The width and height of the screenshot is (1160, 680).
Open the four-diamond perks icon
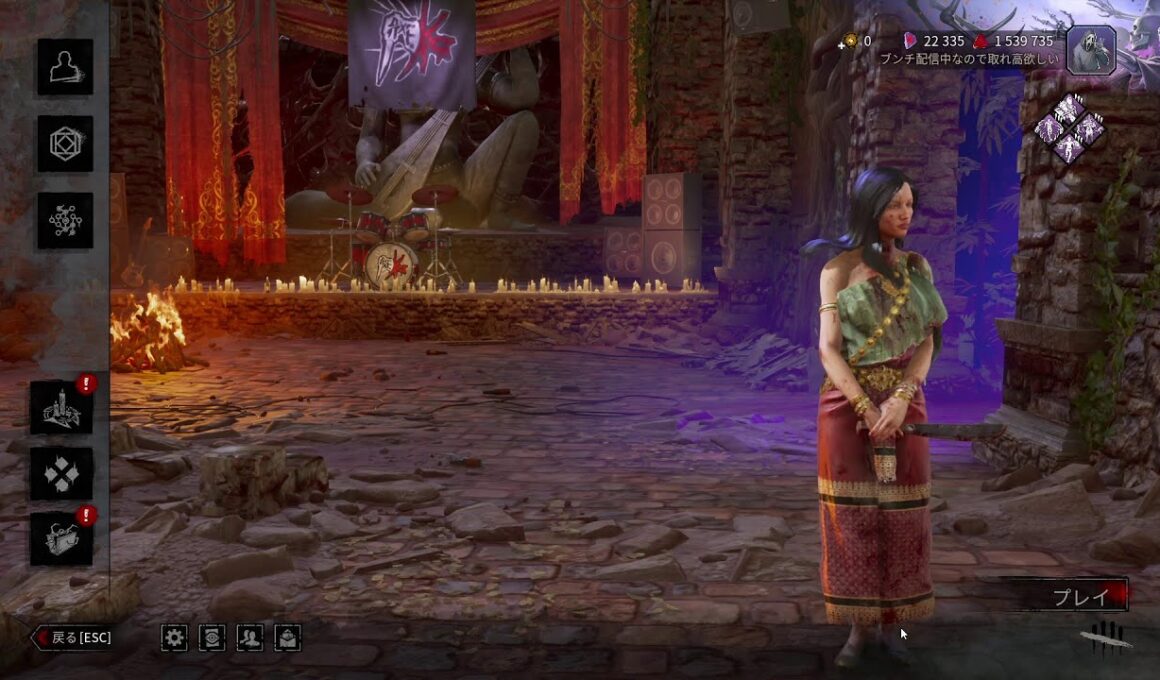tap(61, 473)
